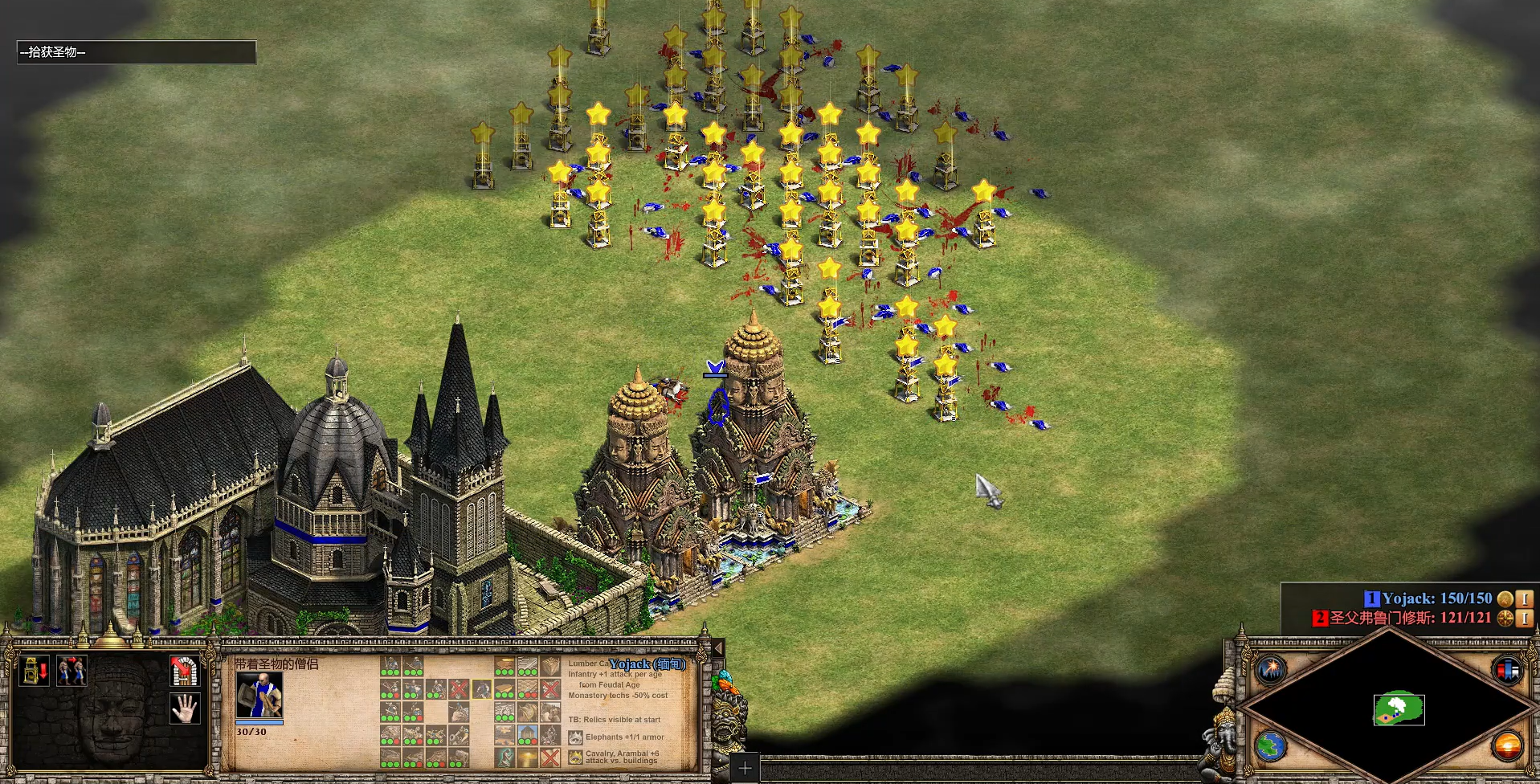Drop the relic with the lantern command

[x=34, y=671]
